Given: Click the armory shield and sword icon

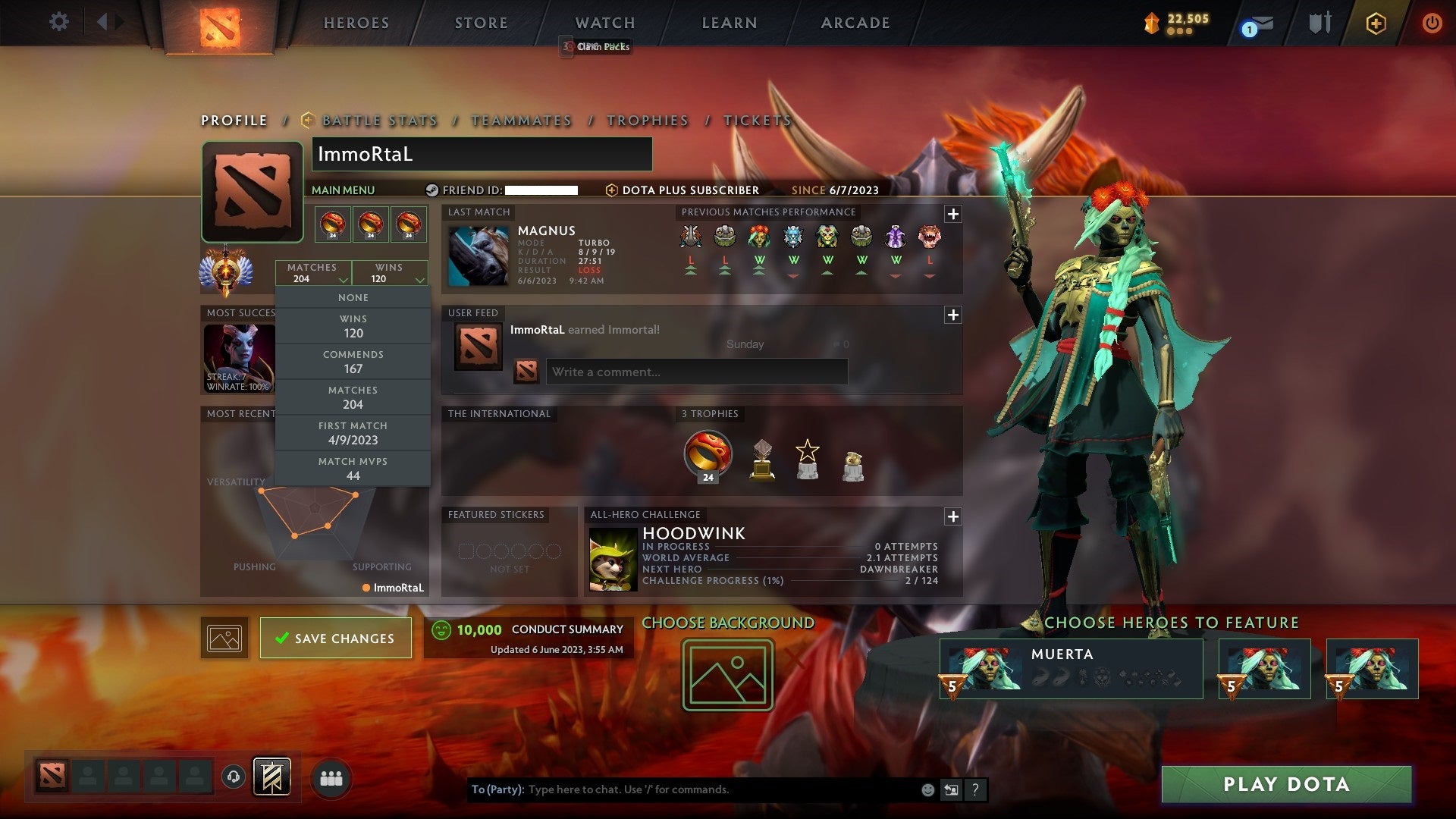Looking at the screenshot, I should click(1319, 23).
